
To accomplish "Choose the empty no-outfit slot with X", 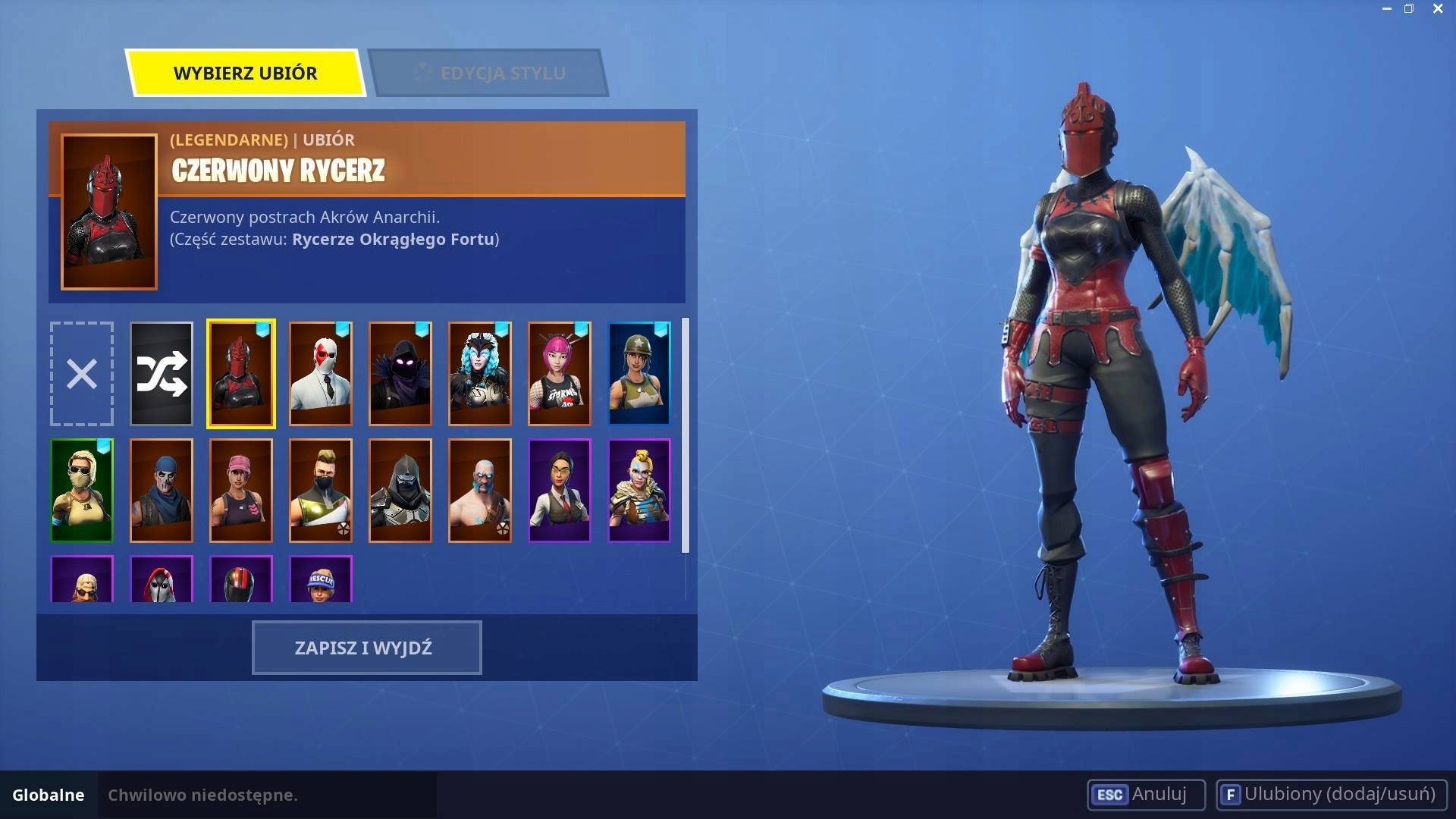I will point(82,373).
